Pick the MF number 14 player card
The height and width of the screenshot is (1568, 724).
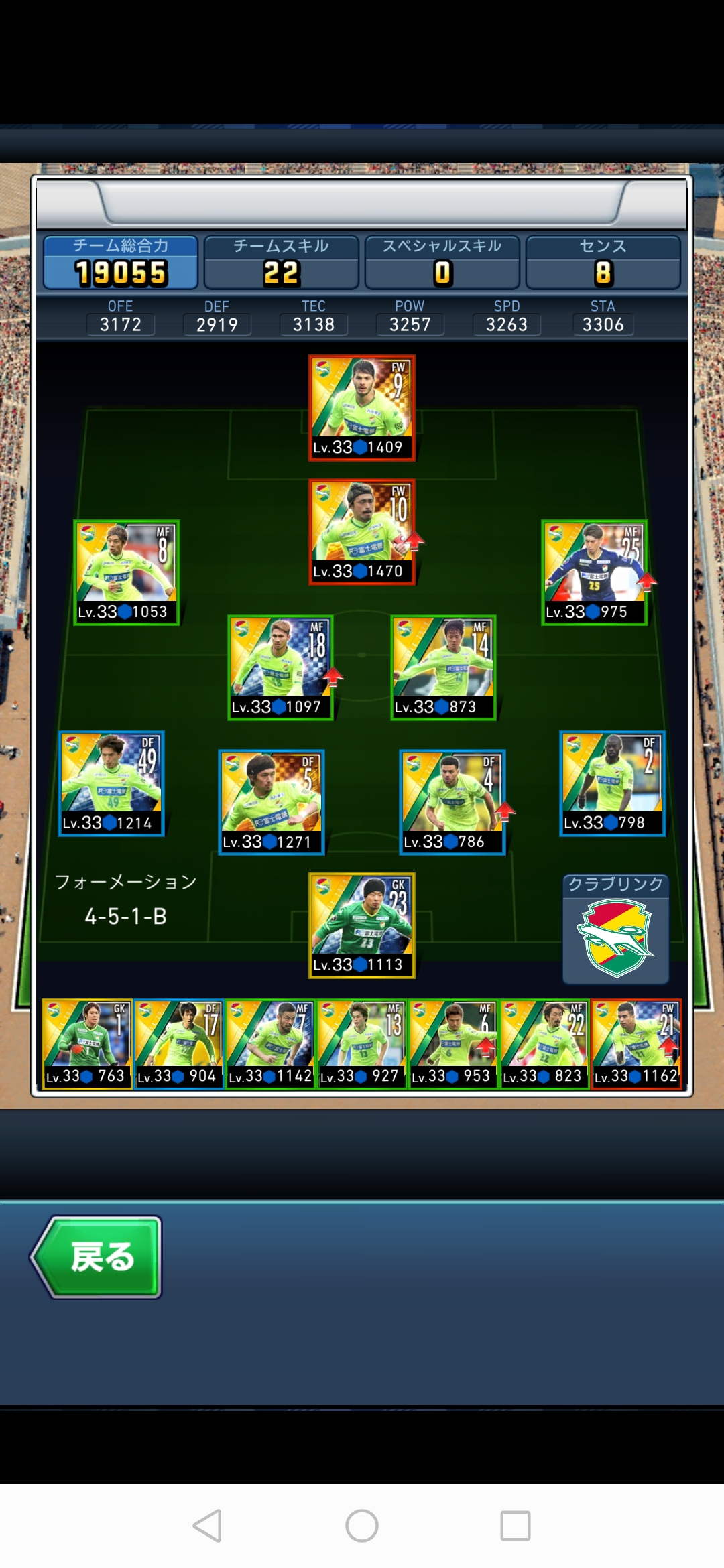coord(443,667)
